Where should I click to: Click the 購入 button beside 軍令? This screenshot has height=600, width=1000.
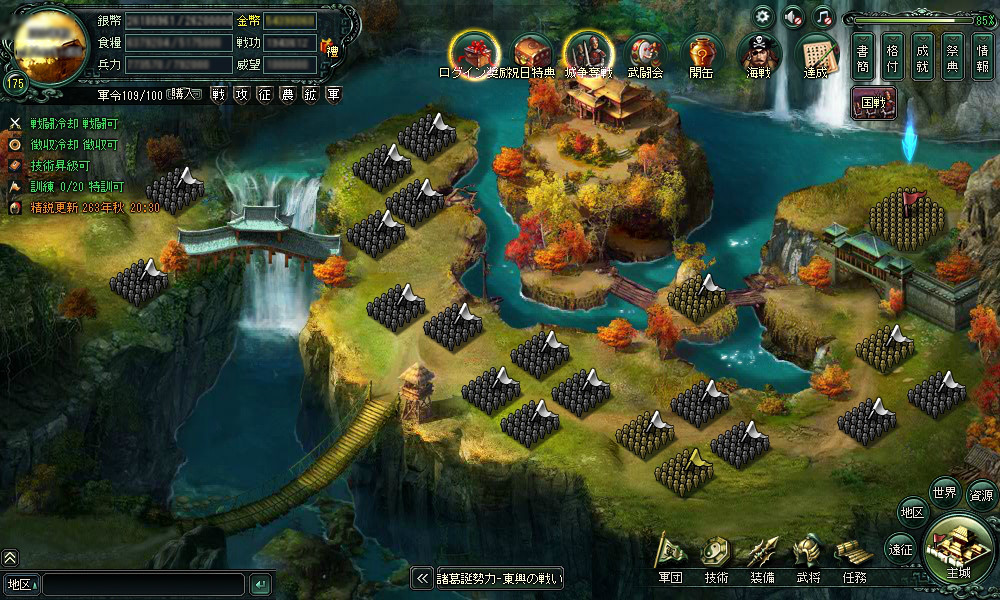coord(184,94)
